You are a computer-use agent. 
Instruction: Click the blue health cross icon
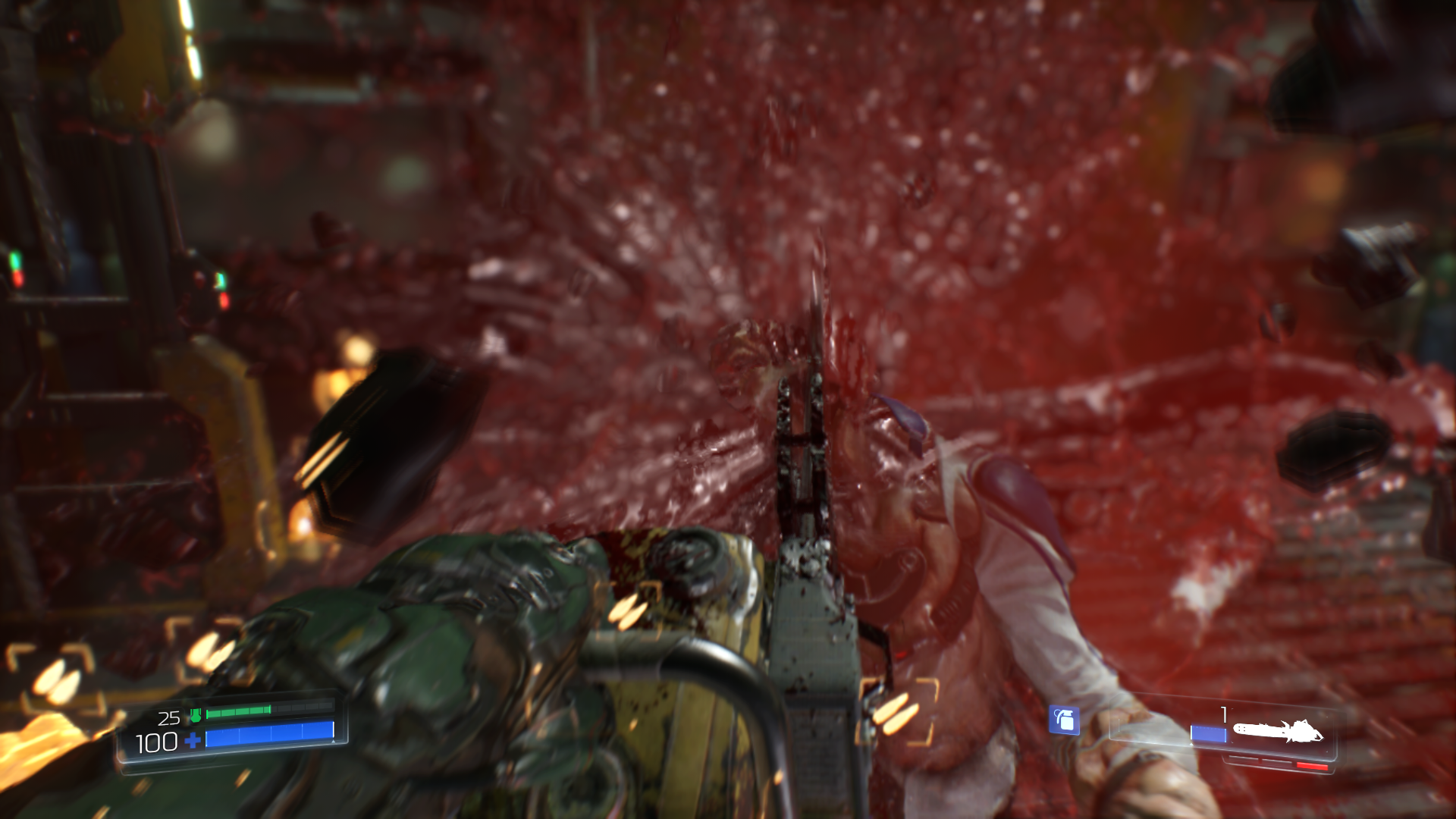point(192,741)
